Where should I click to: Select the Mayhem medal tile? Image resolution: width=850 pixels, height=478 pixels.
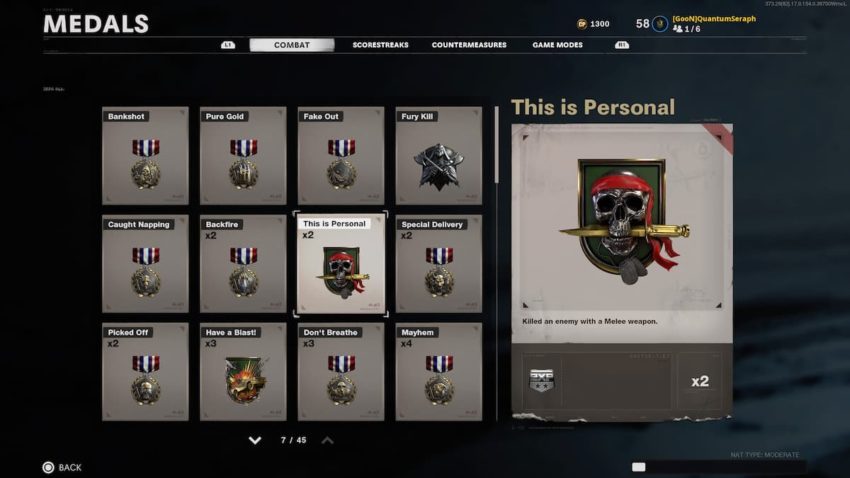[x=438, y=372]
